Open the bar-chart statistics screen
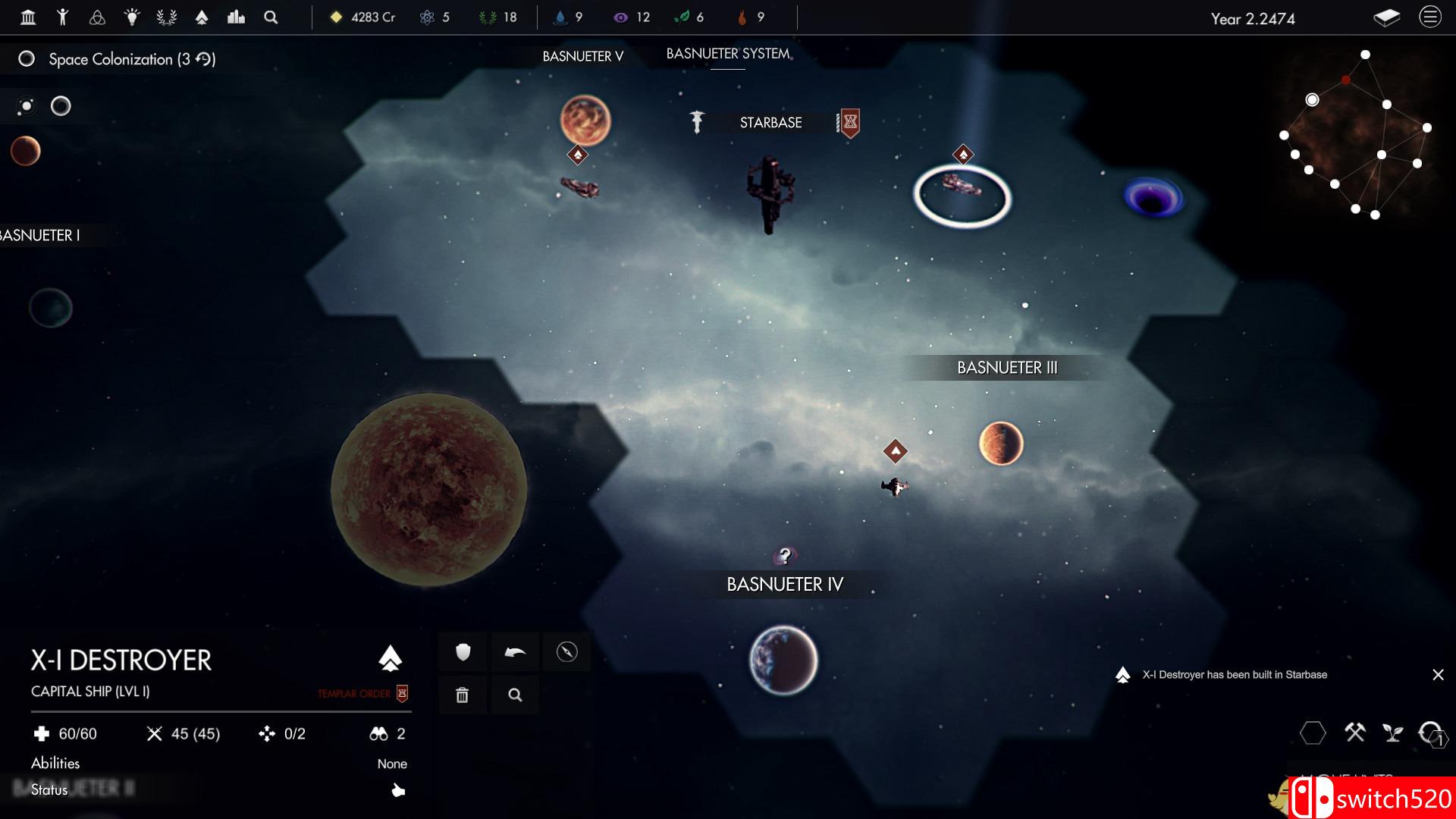This screenshot has height=819, width=1456. 236,17
